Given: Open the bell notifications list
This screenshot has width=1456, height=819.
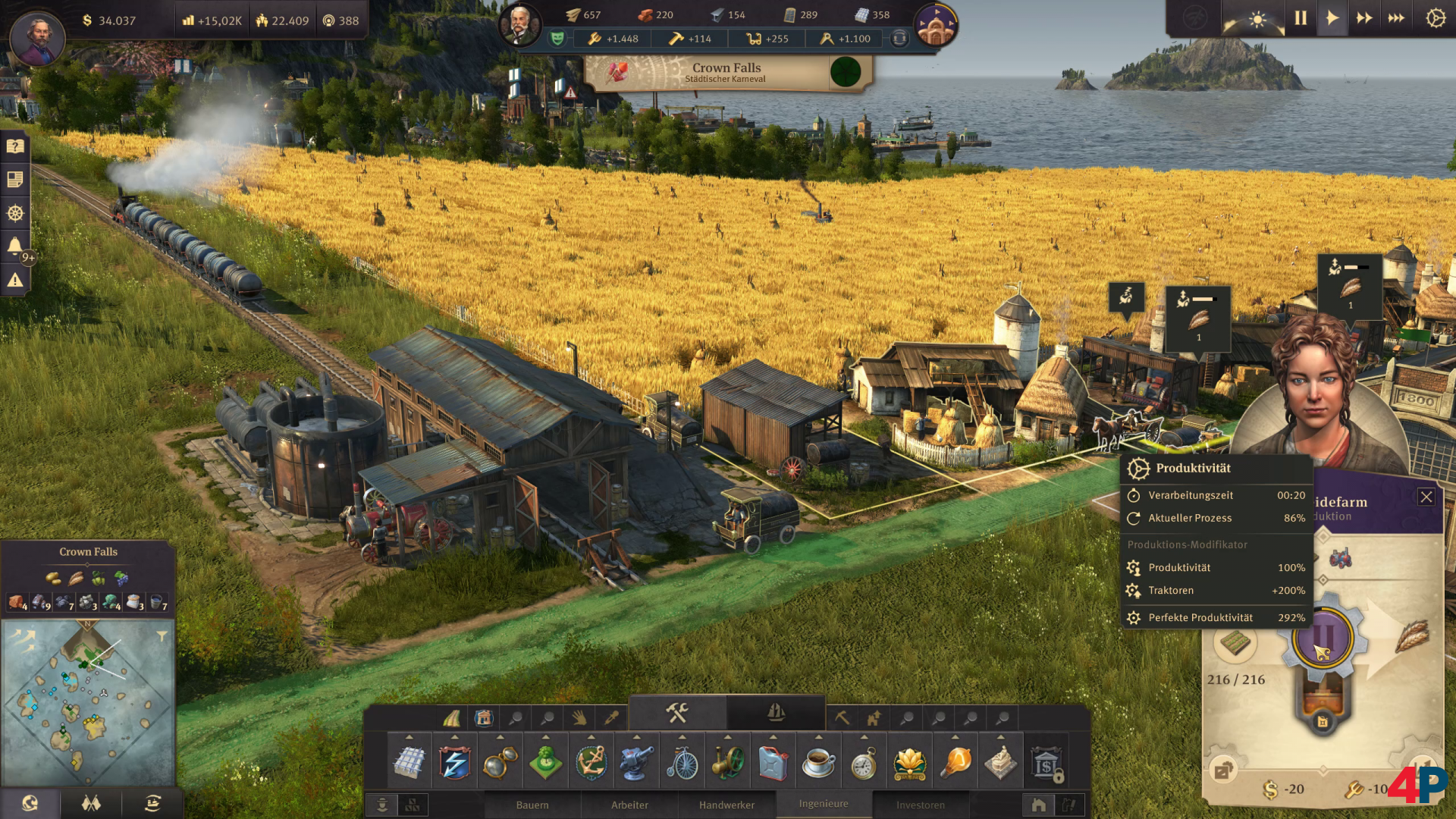Looking at the screenshot, I should [15, 246].
